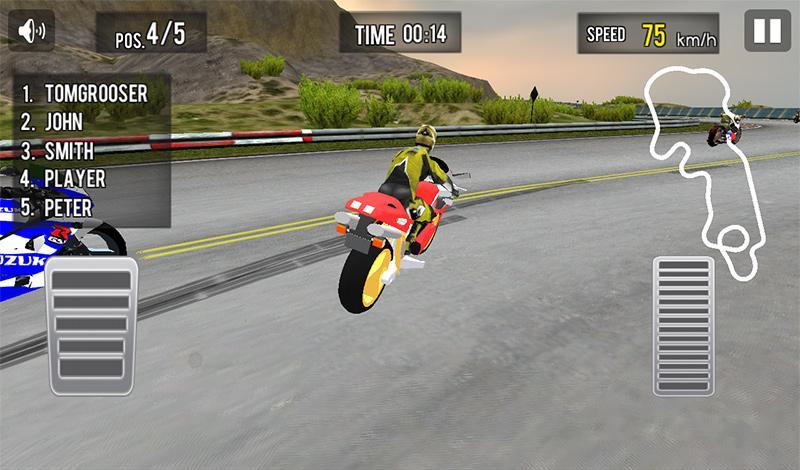Image resolution: width=800 pixels, height=470 pixels.
Task: Toggle the sound speaker button
Action: [x=32, y=31]
